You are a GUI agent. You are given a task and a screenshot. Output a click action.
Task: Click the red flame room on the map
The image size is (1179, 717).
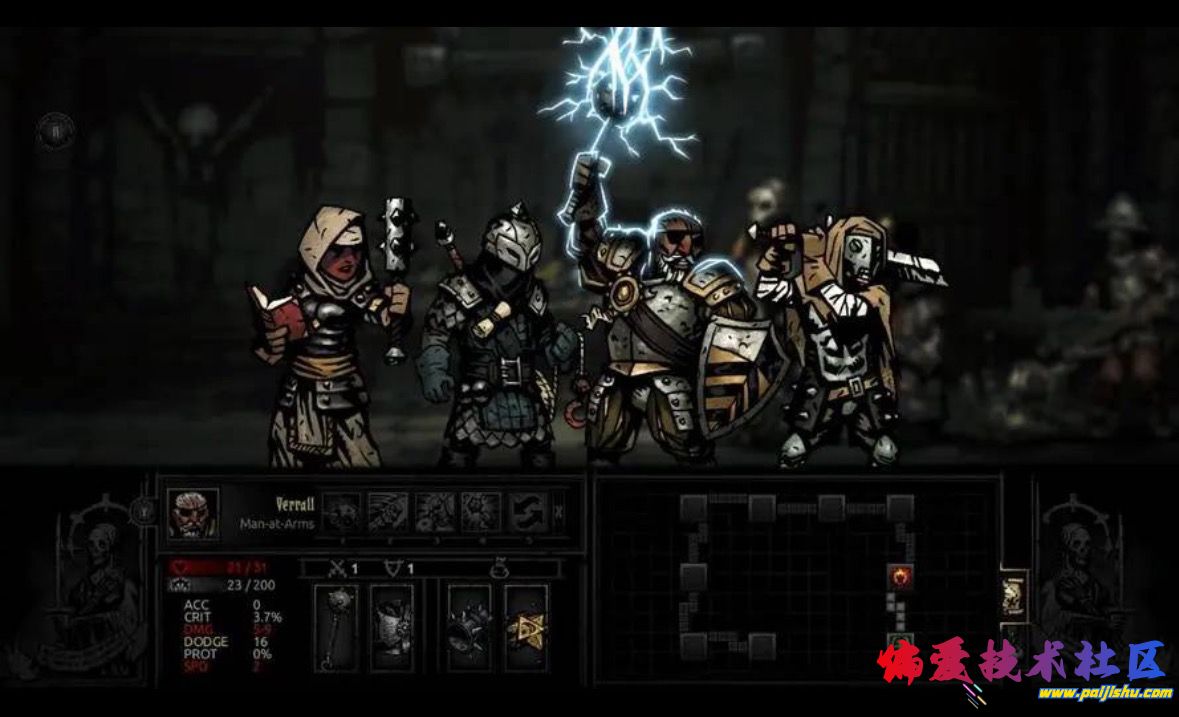pos(901,577)
